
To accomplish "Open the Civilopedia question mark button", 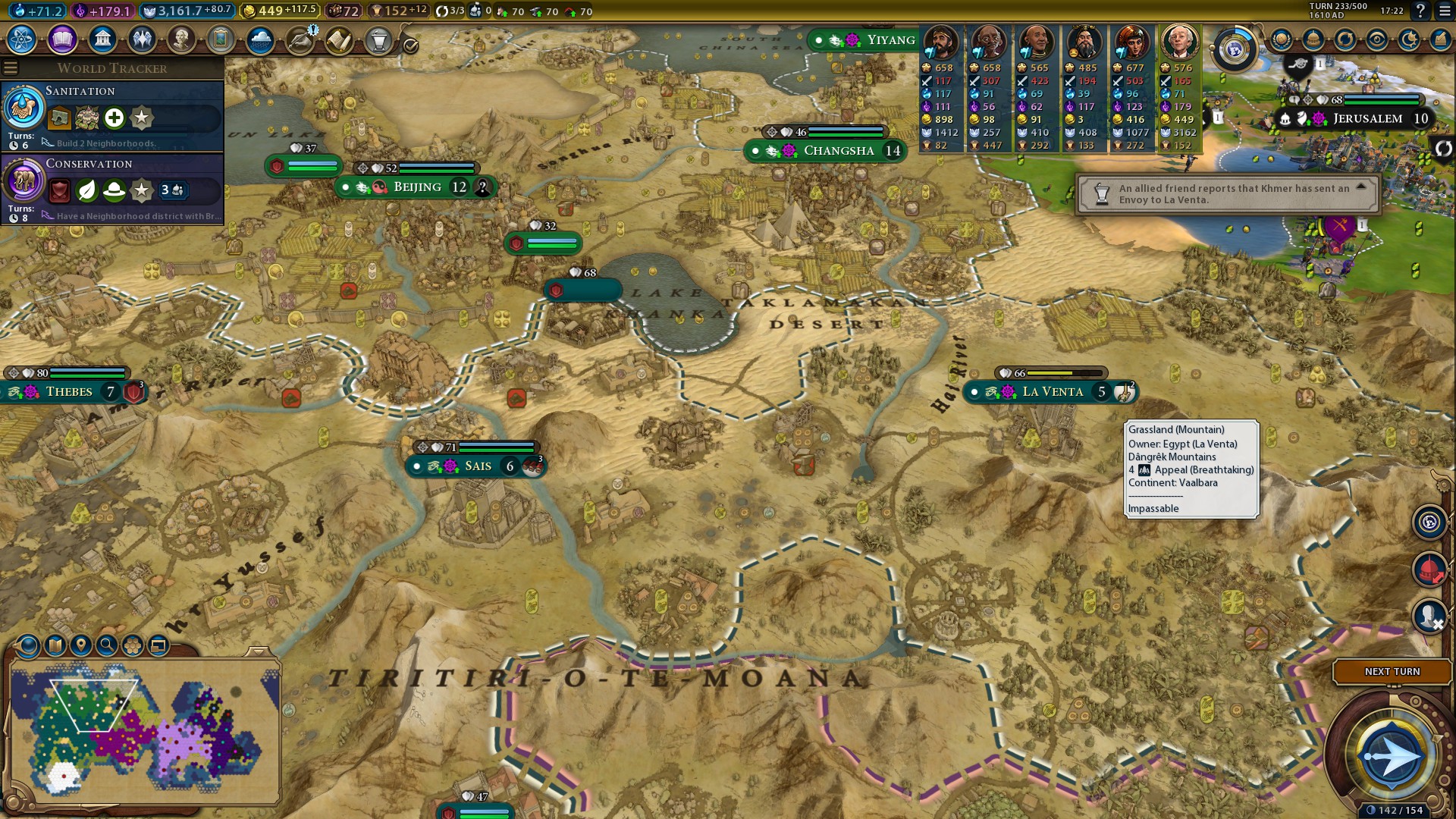I will pos(1420,11).
